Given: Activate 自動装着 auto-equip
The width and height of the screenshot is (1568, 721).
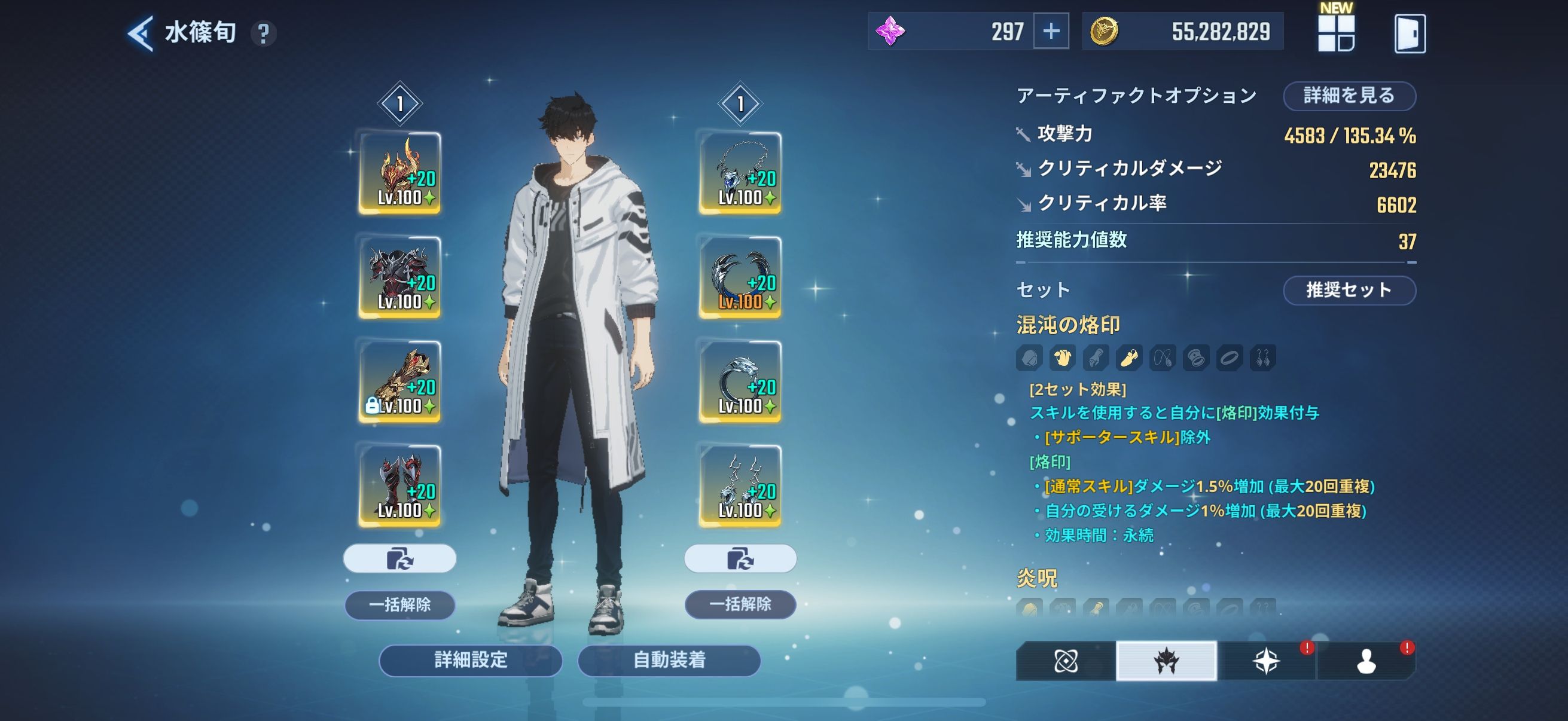Looking at the screenshot, I should (x=669, y=660).
